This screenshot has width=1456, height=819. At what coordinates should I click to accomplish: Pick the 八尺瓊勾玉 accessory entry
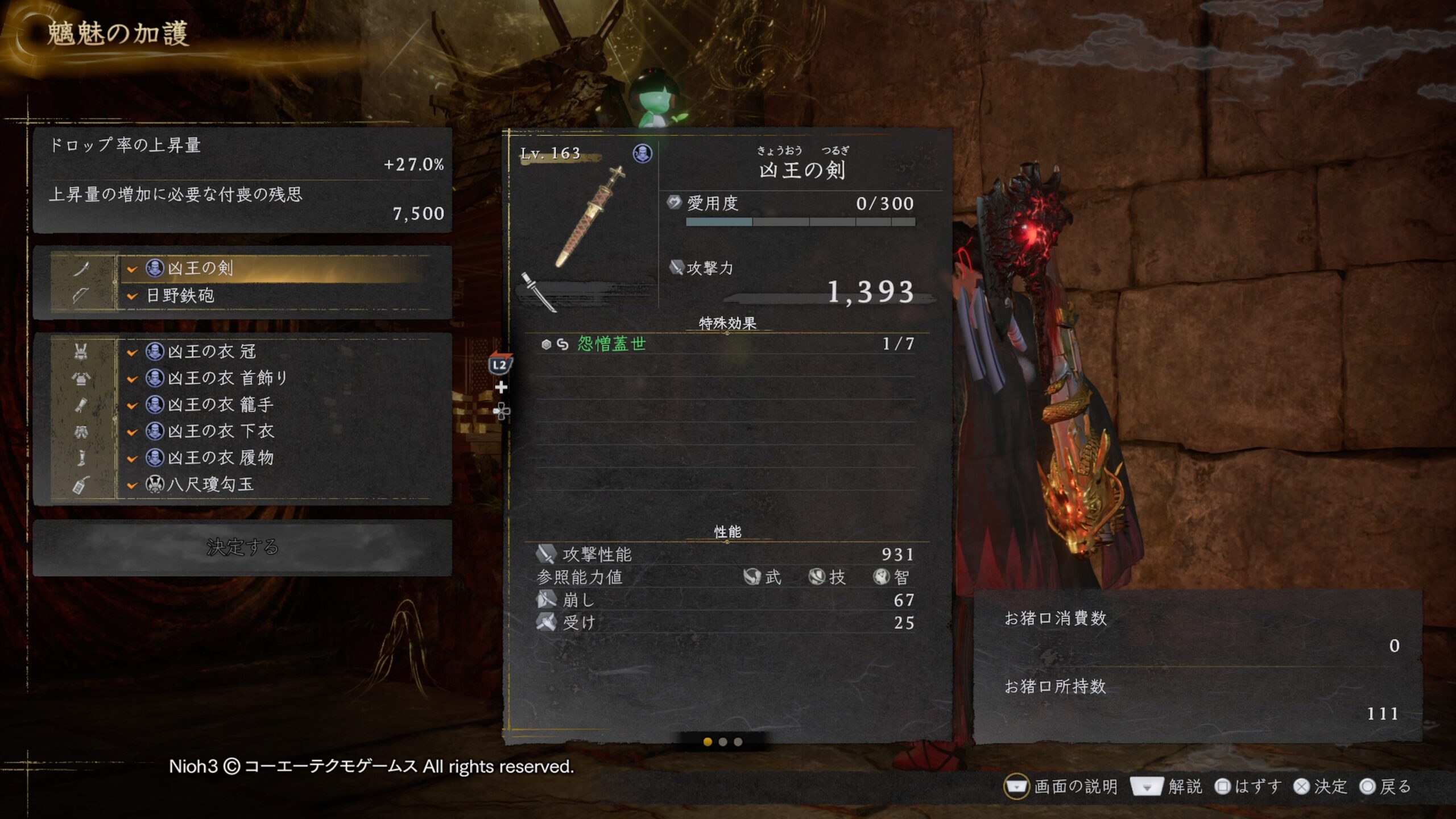click(273, 485)
